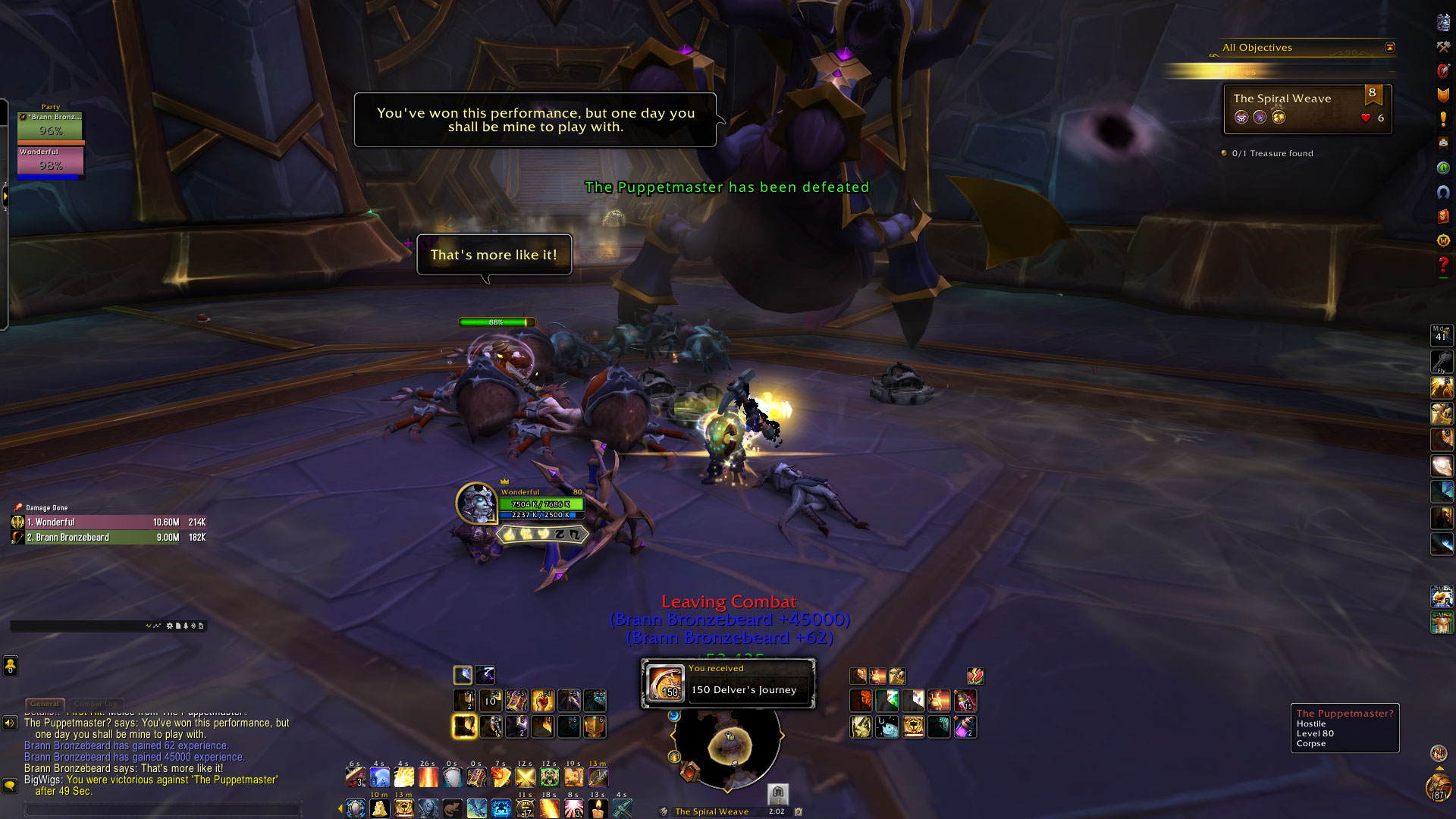1456x819 pixels.
Task: Use the golden fist ability
Action: (x=542, y=700)
